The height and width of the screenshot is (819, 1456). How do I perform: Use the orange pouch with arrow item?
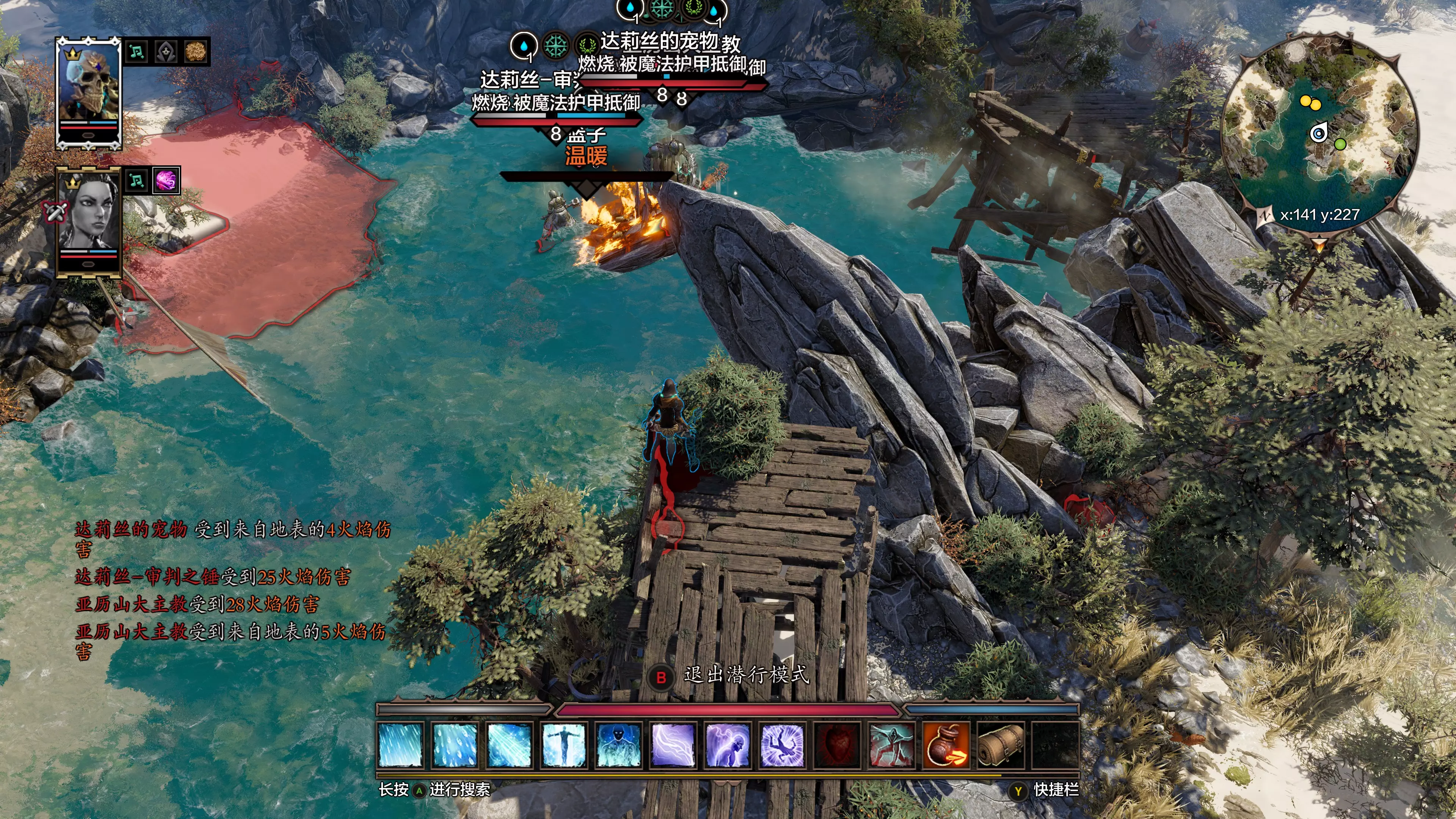pos(946,745)
